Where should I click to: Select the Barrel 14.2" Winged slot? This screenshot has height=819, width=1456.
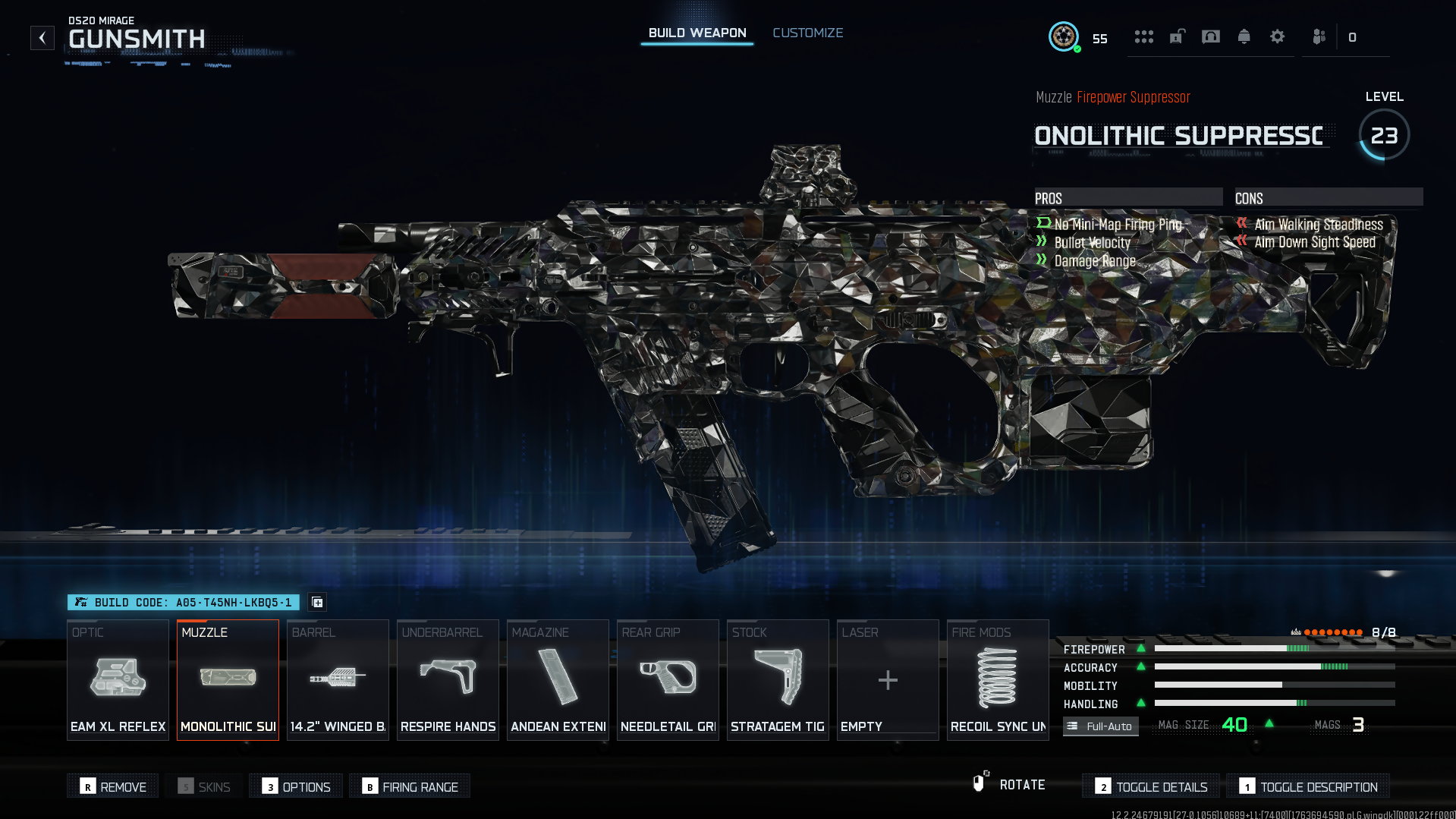tap(338, 679)
